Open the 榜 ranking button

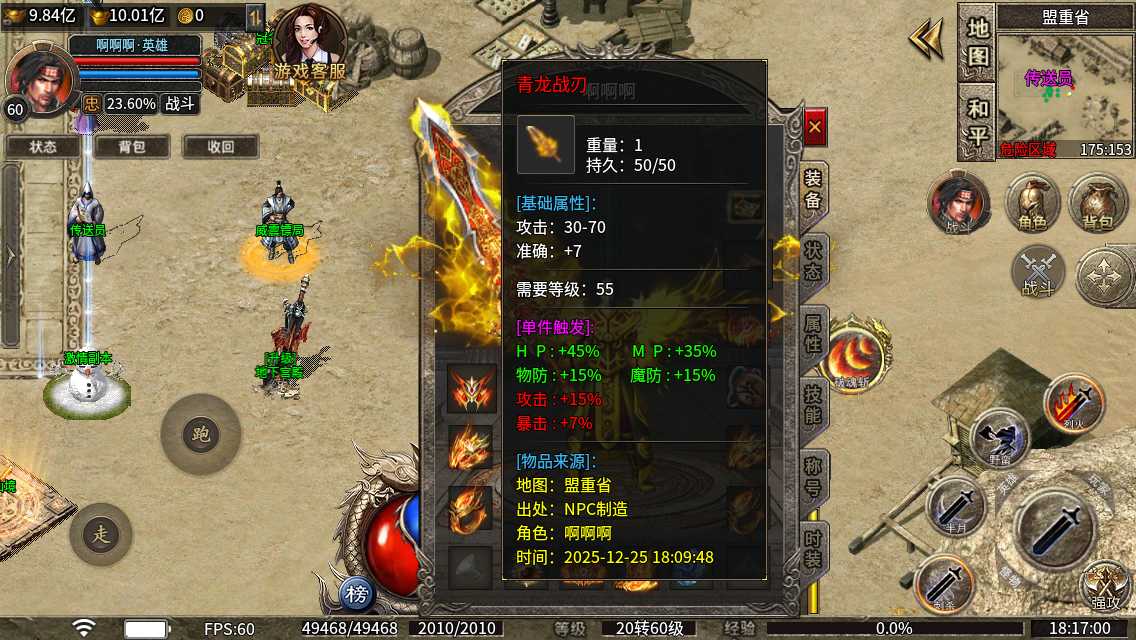357,595
